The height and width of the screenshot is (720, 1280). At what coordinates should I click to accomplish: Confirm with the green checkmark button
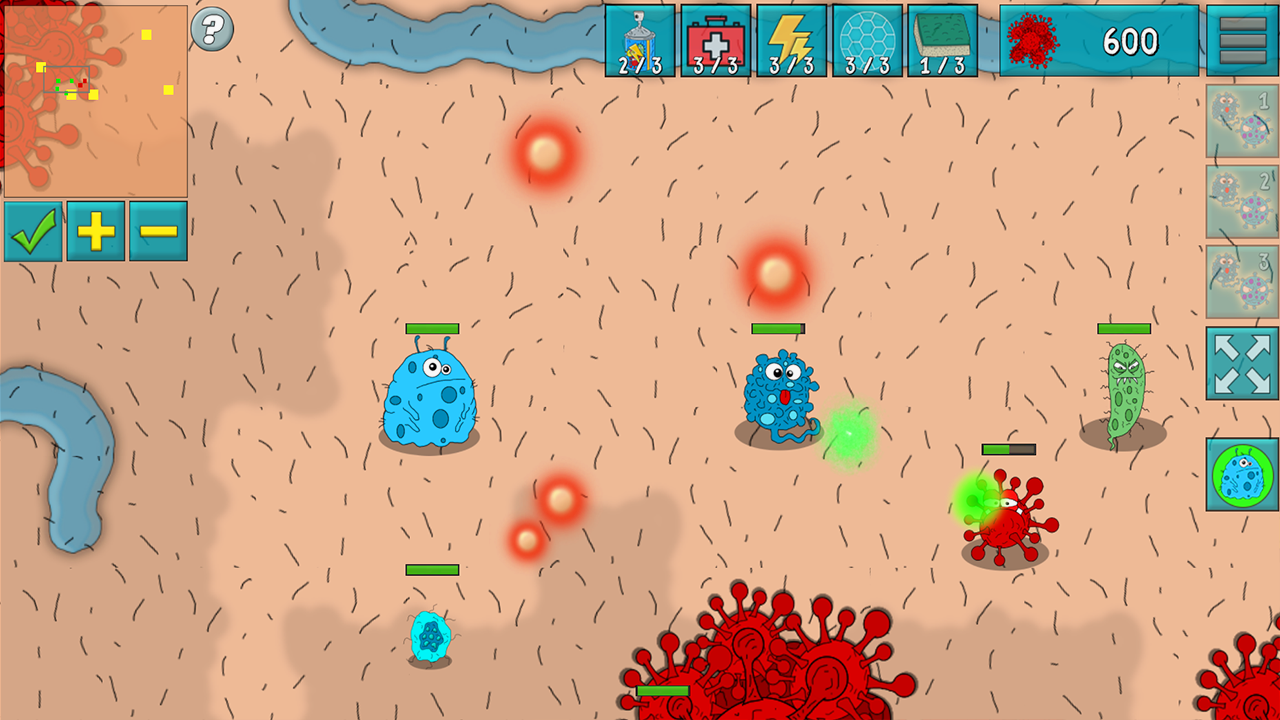33,231
